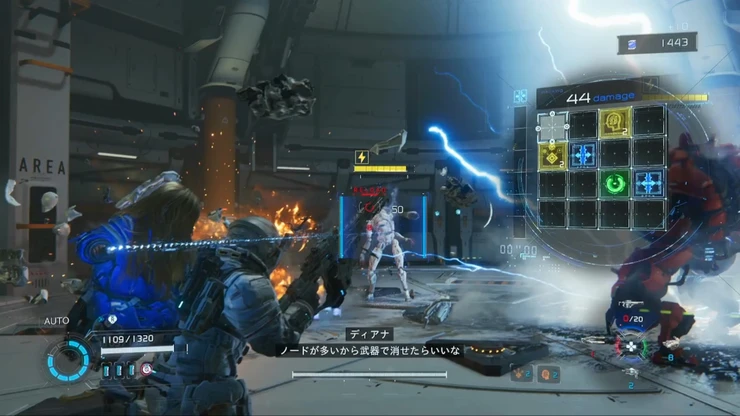The height and width of the screenshot is (416, 740).
Task: Select the red circular repair item icon
Action: [x=148, y=369]
